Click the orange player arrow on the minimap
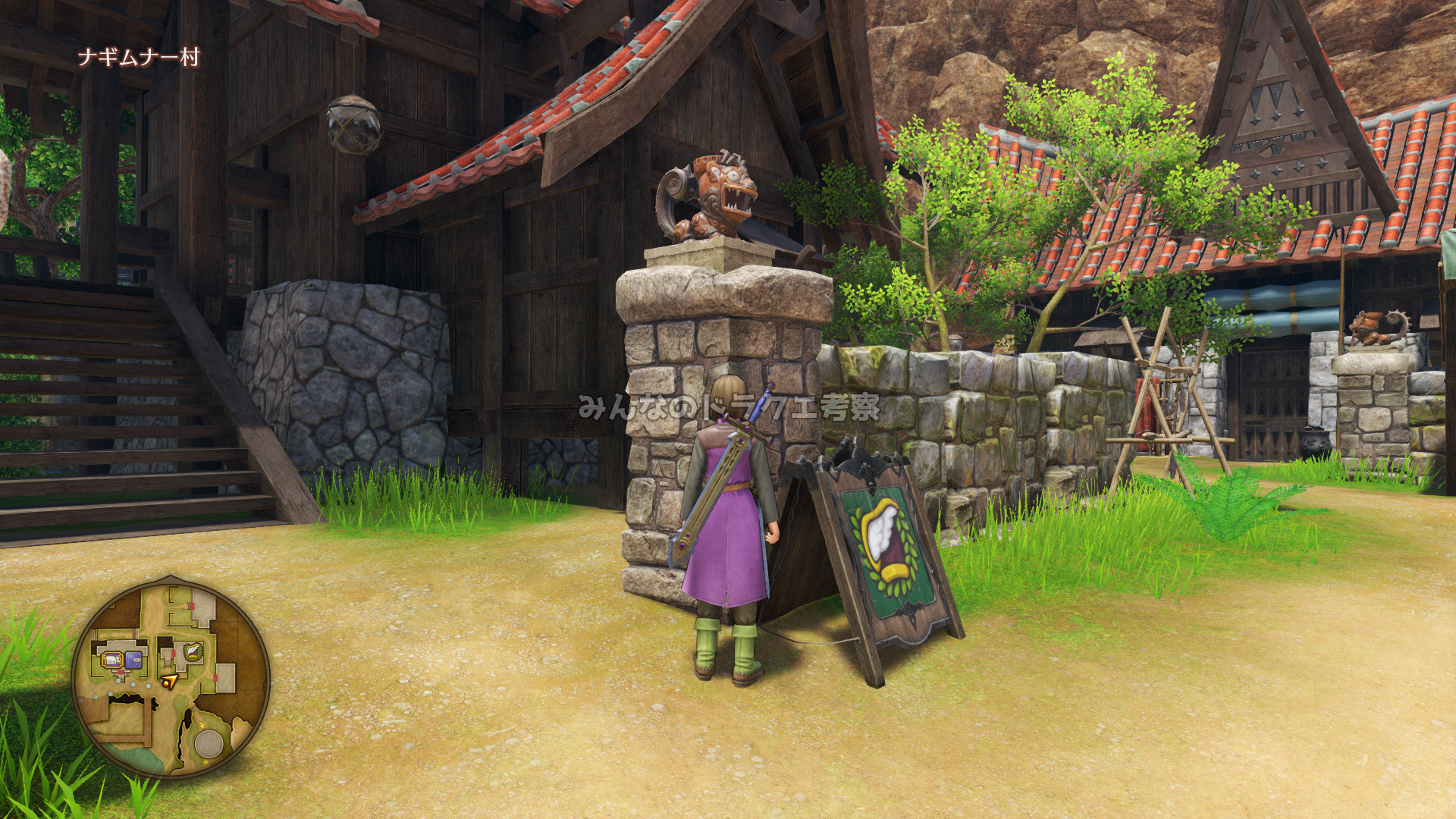Screen dimensions: 1456x819 pyautogui.click(x=170, y=681)
